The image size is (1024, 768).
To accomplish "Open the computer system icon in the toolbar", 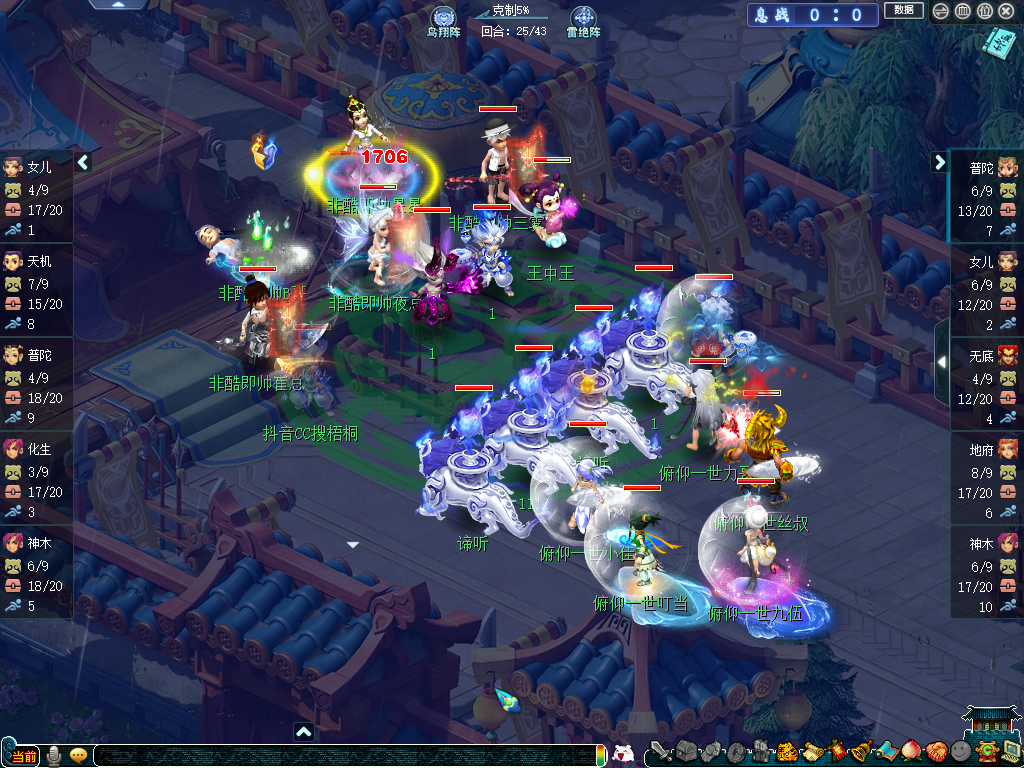I will (x=1011, y=752).
